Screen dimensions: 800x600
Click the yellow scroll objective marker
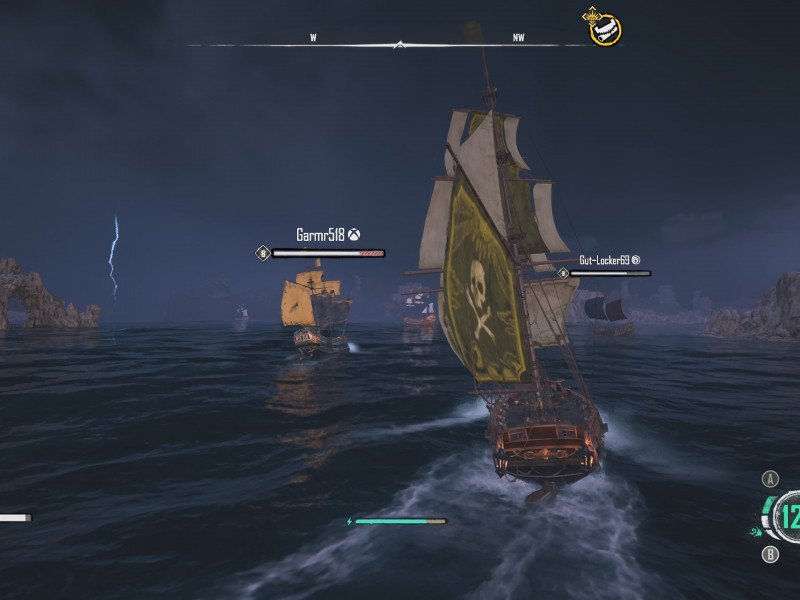pos(604,29)
